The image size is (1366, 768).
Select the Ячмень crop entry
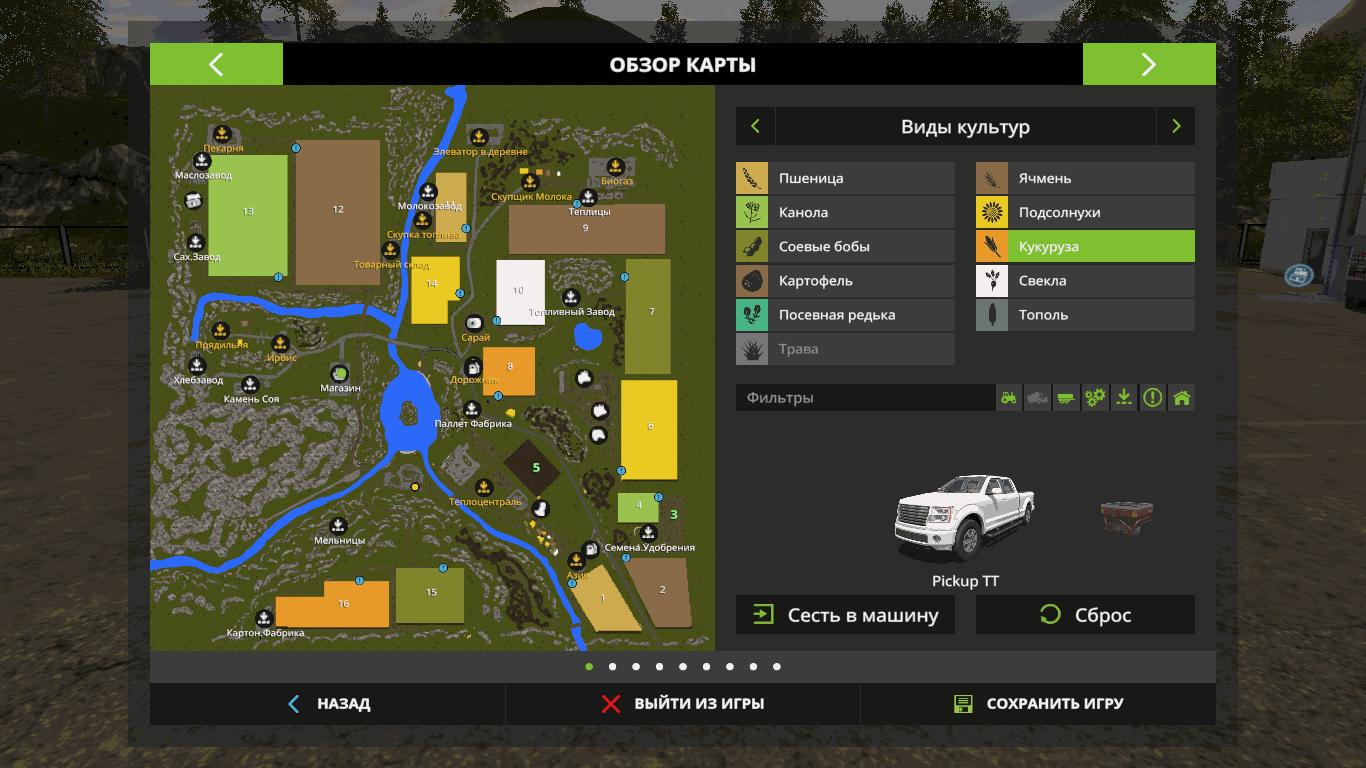pyautogui.click(x=1085, y=178)
